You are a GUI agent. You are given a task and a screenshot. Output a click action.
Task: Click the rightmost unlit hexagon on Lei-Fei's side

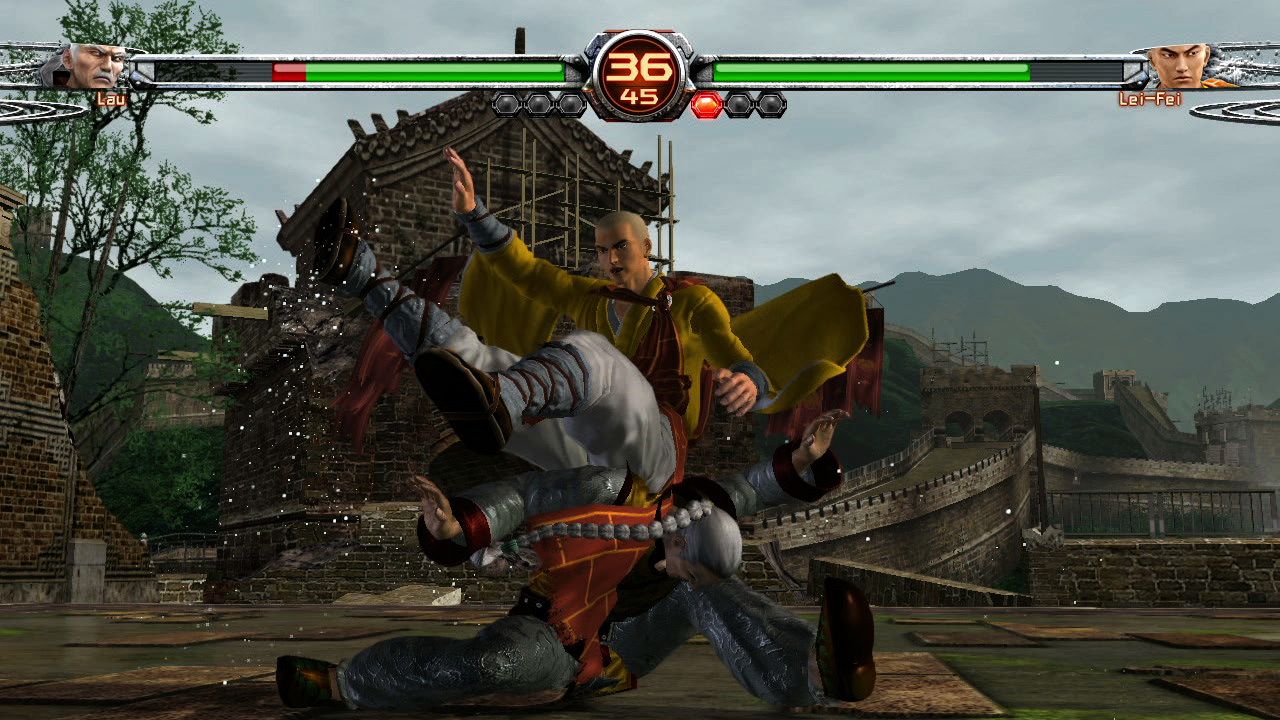772,102
